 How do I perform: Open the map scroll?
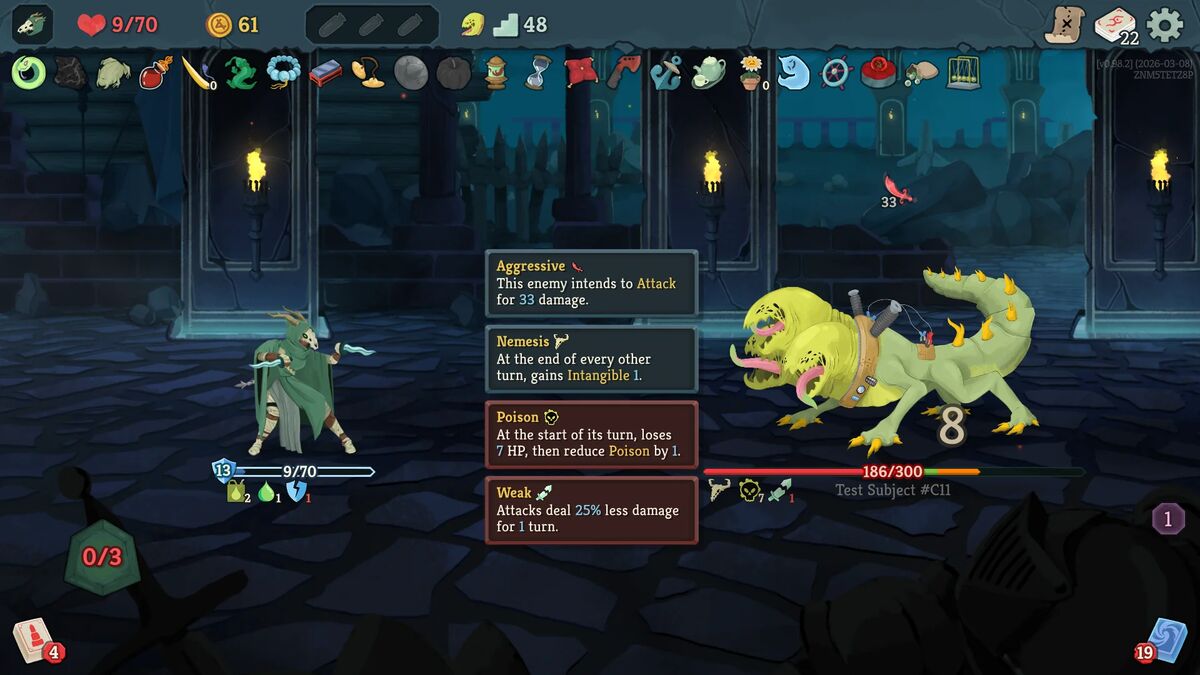[1065, 24]
